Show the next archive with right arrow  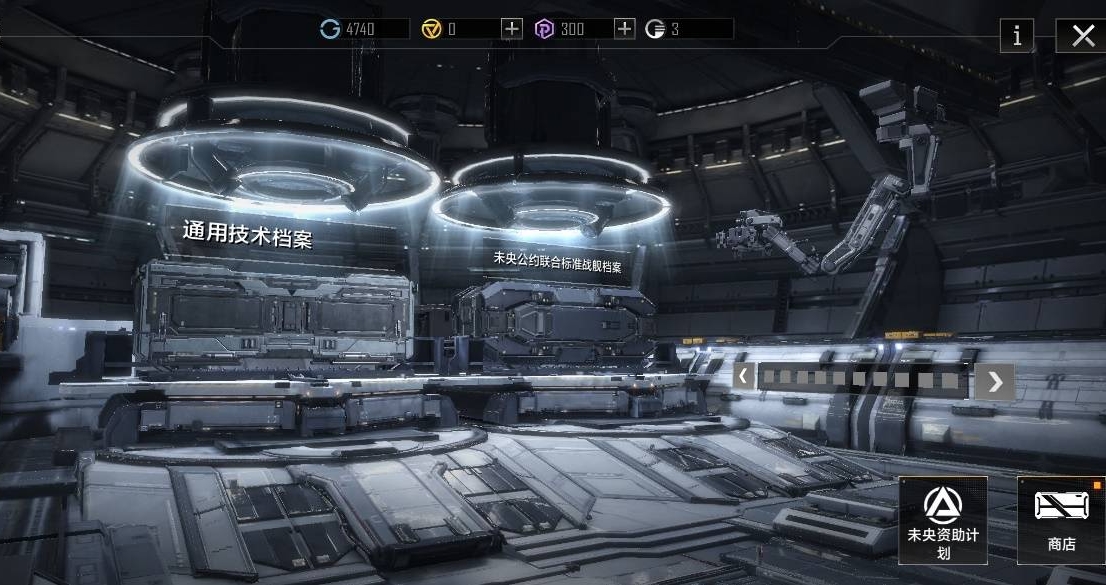click(994, 381)
